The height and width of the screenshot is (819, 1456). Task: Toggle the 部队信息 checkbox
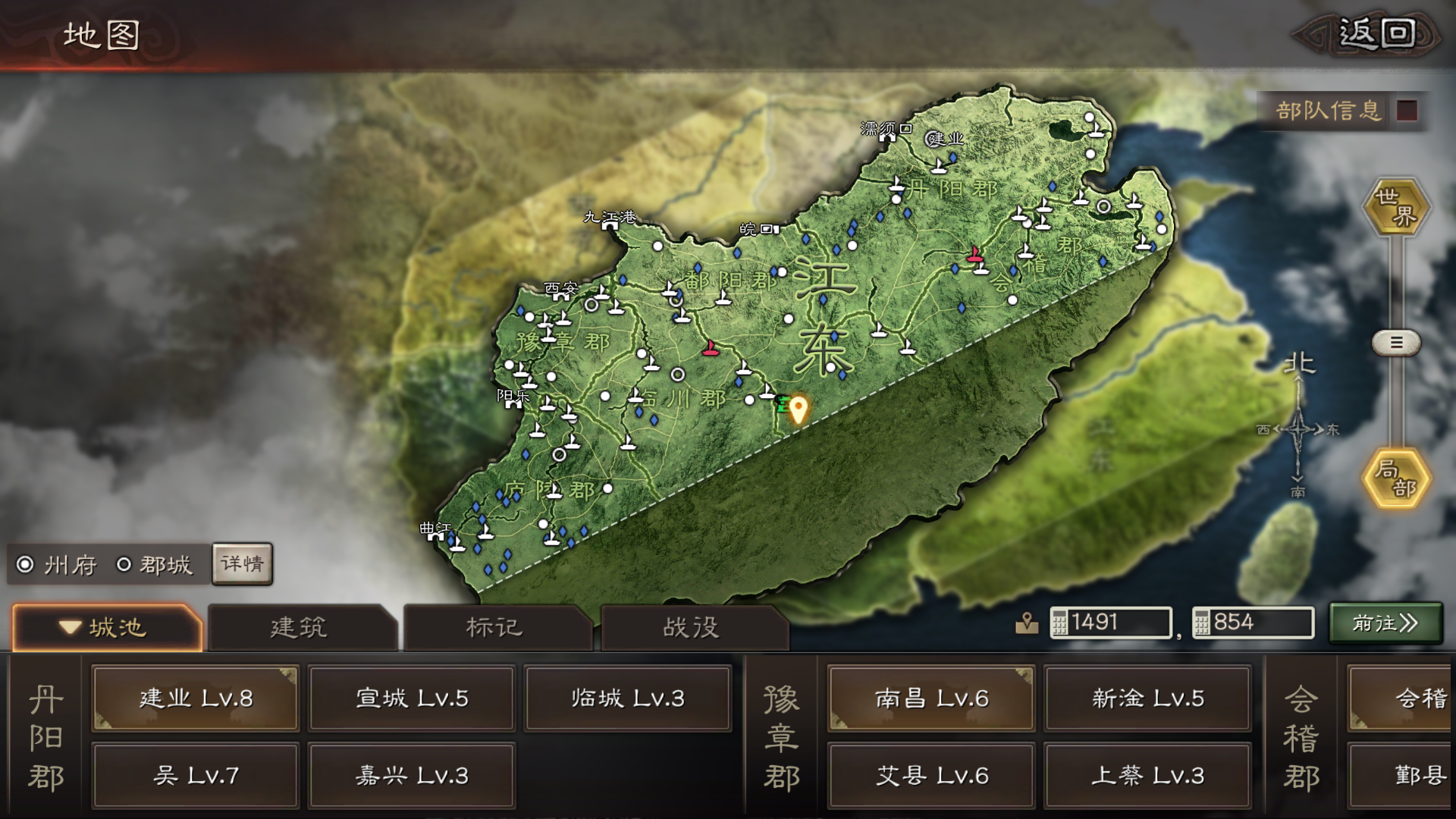point(1408,108)
